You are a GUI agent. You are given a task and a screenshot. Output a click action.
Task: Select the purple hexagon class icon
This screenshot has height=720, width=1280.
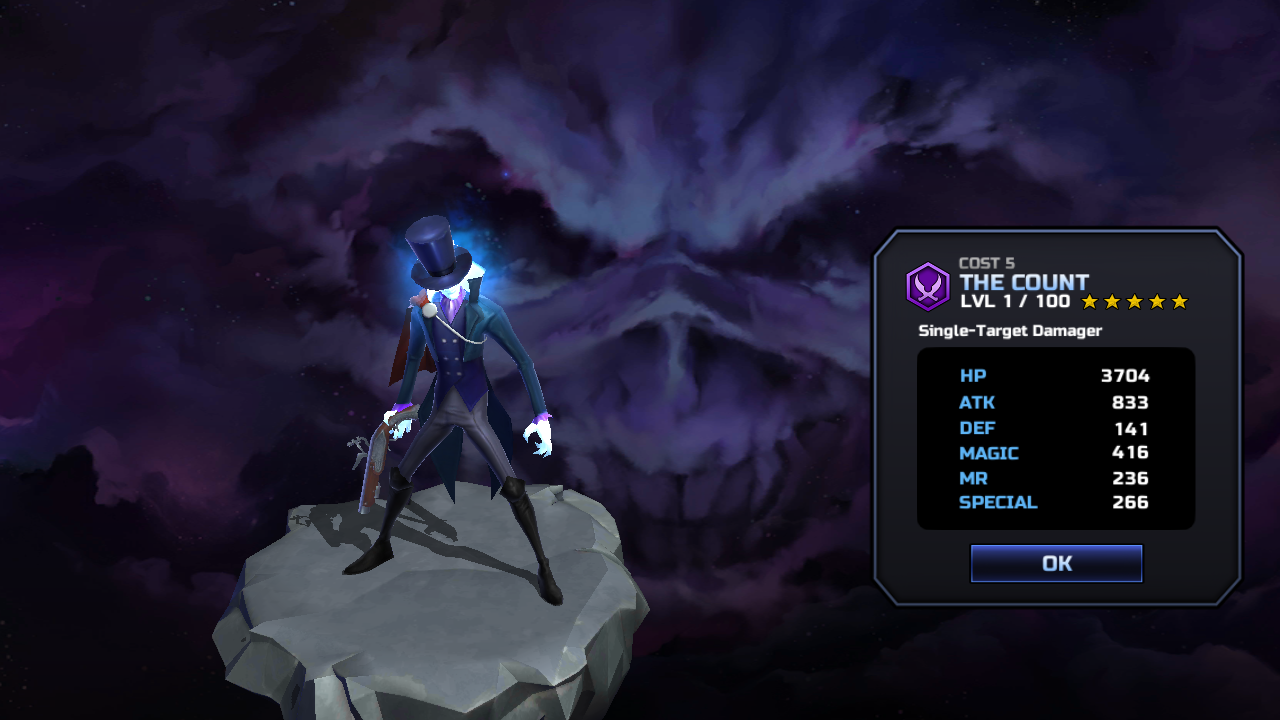coord(927,286)
